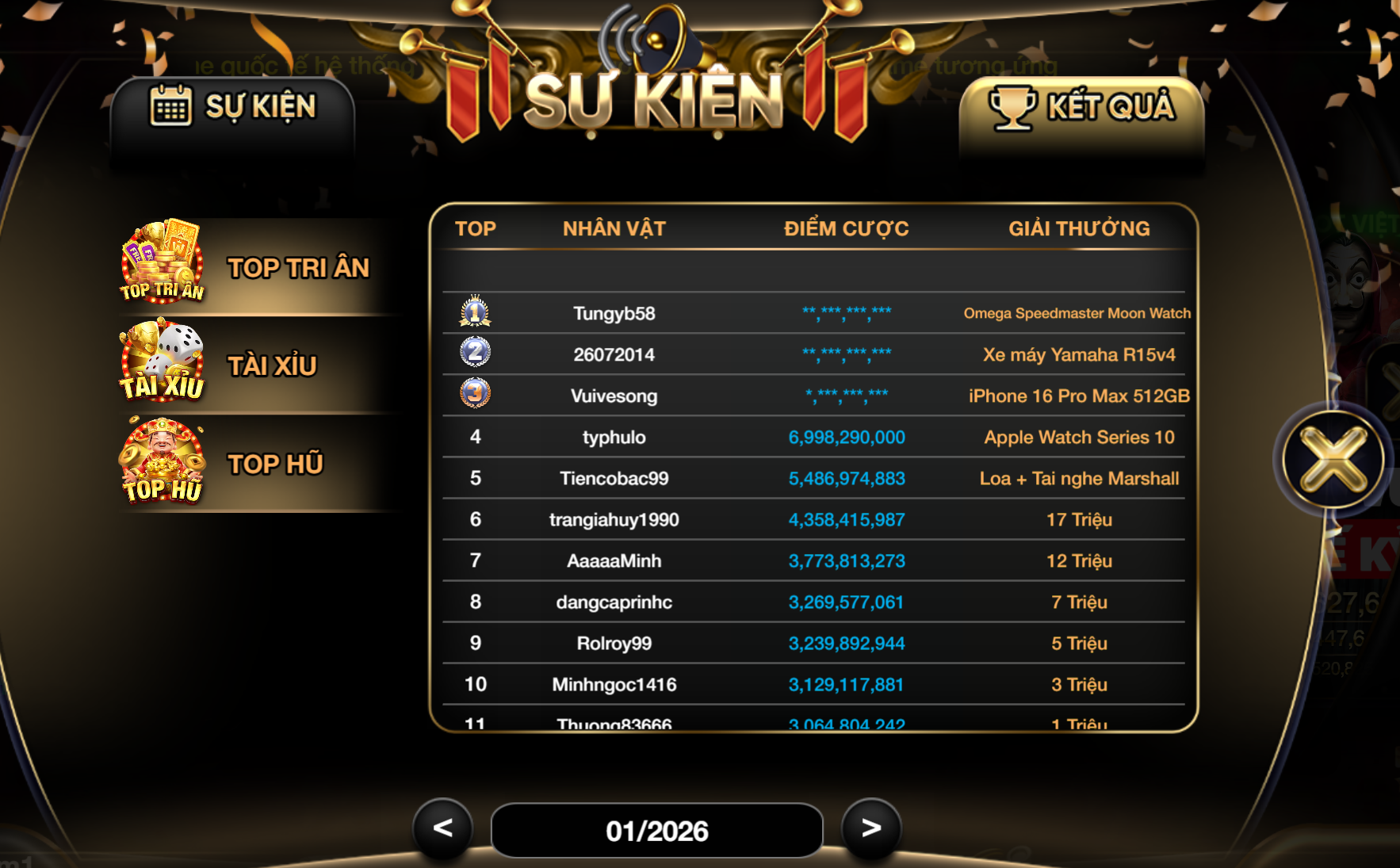Click the 01/2026 date field
1400x868 pixels.
pos(656,831)
